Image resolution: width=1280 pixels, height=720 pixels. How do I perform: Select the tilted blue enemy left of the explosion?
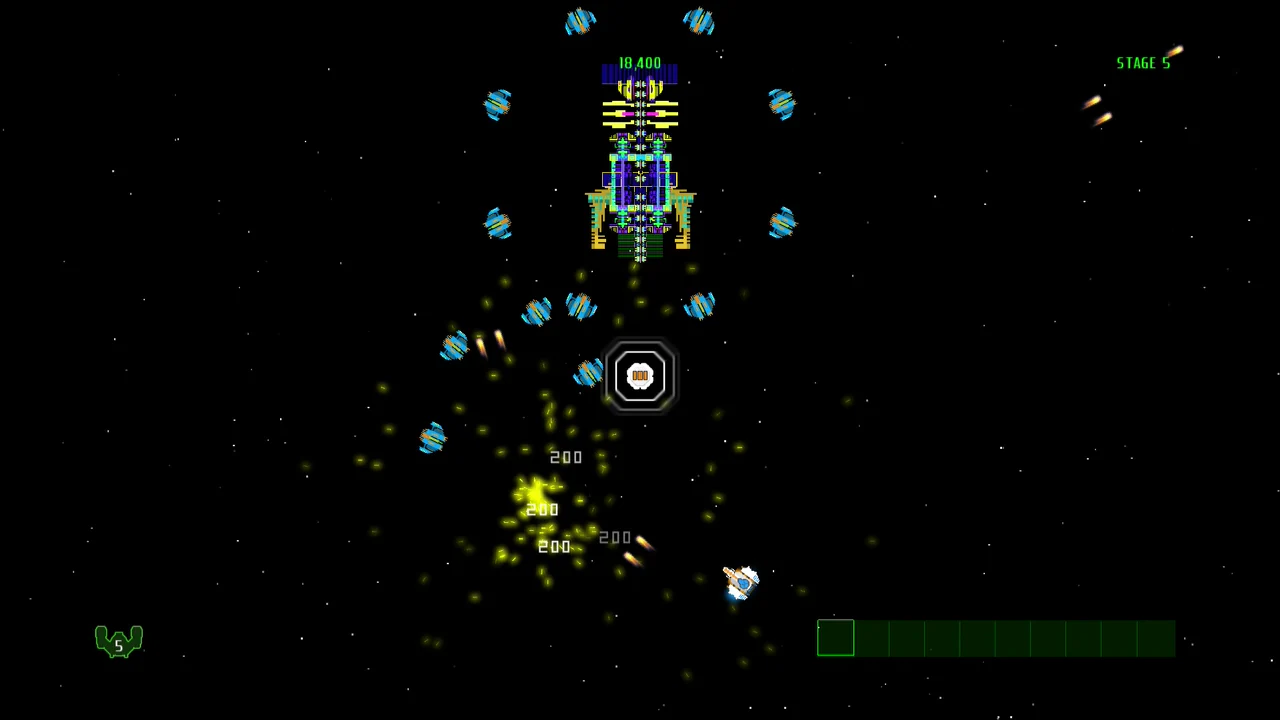455,345
